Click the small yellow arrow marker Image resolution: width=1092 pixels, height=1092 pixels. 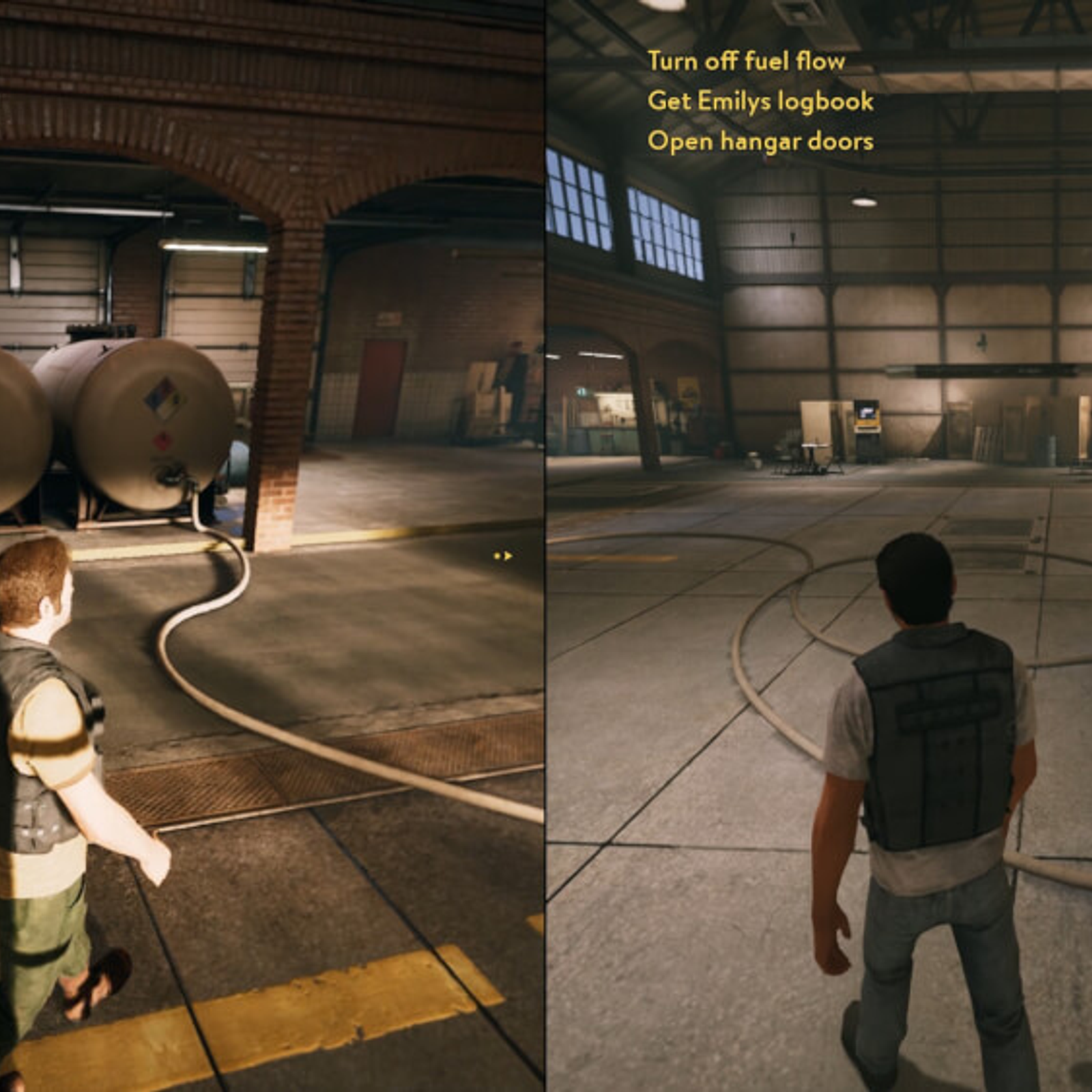[504, 556]
